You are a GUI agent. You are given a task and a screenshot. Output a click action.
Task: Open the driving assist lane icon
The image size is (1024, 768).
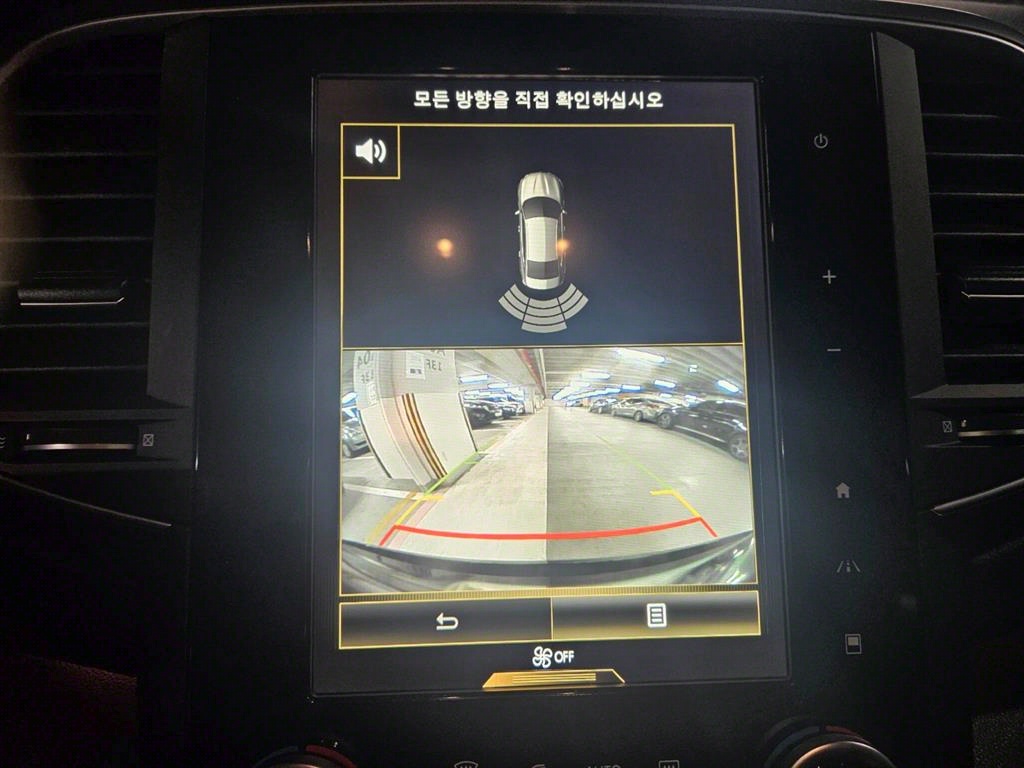(x=848, y=566)
